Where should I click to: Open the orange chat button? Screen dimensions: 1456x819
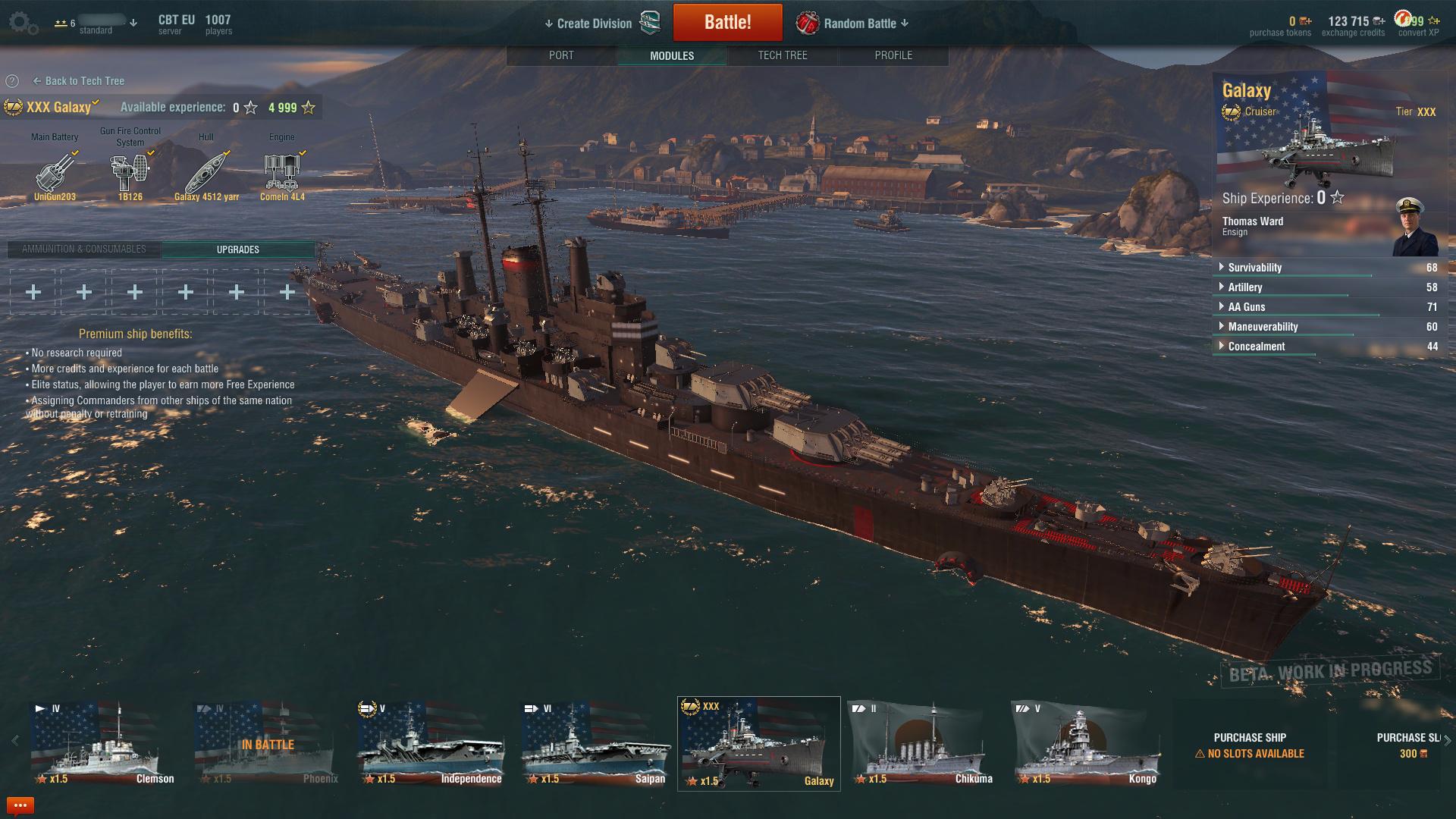coord(20,805)
